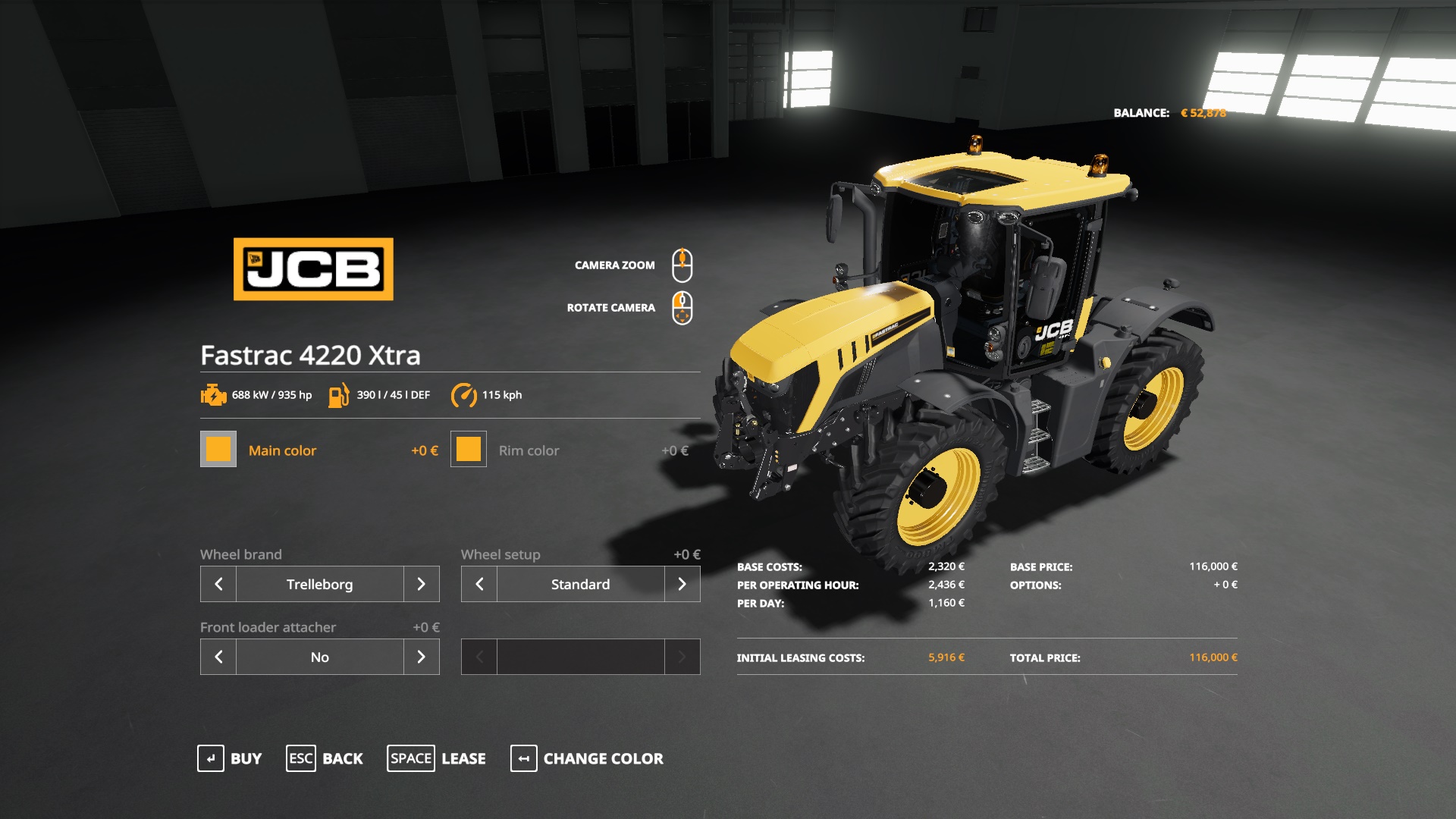Click LEASE to lease the tractor
Viewport: 1456px width, 819px height.
point(463,758)
